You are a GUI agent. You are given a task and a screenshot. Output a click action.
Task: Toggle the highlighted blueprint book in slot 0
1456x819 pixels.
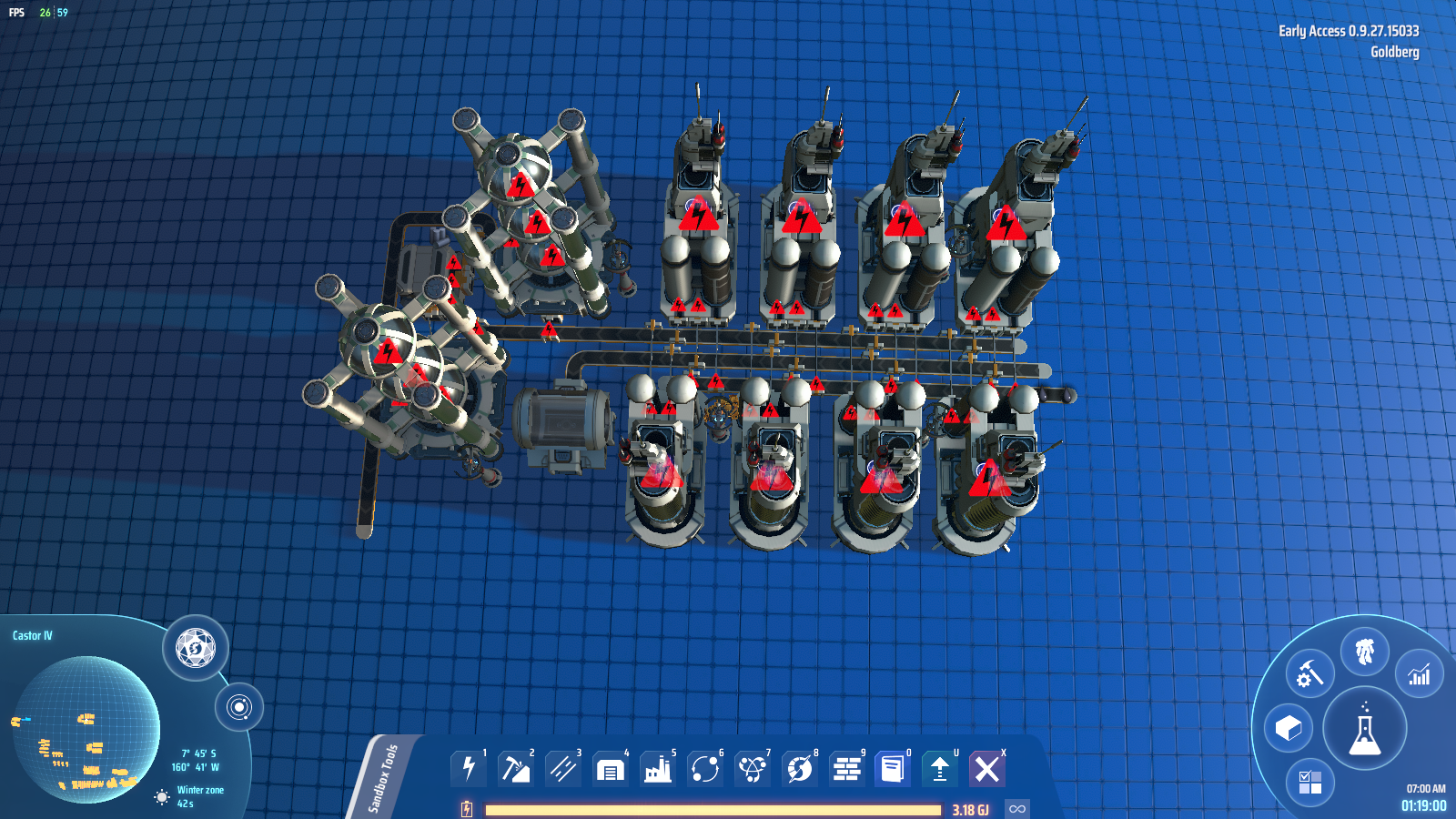pos(895,769)
